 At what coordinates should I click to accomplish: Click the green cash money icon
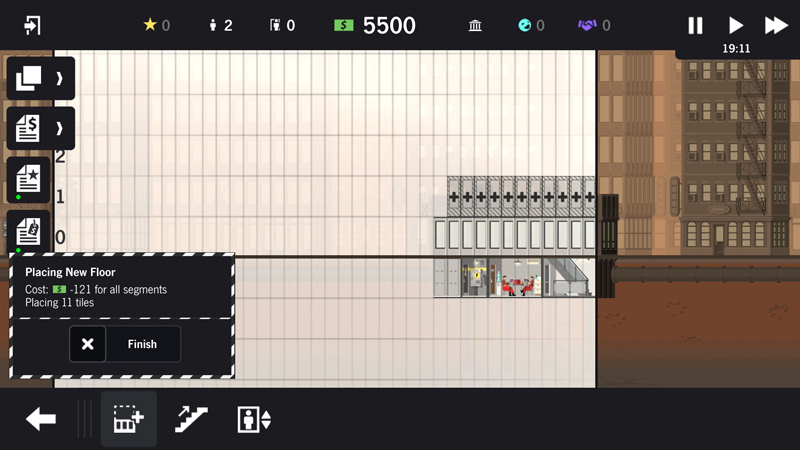pyautogui.click(x=344, y=26)
